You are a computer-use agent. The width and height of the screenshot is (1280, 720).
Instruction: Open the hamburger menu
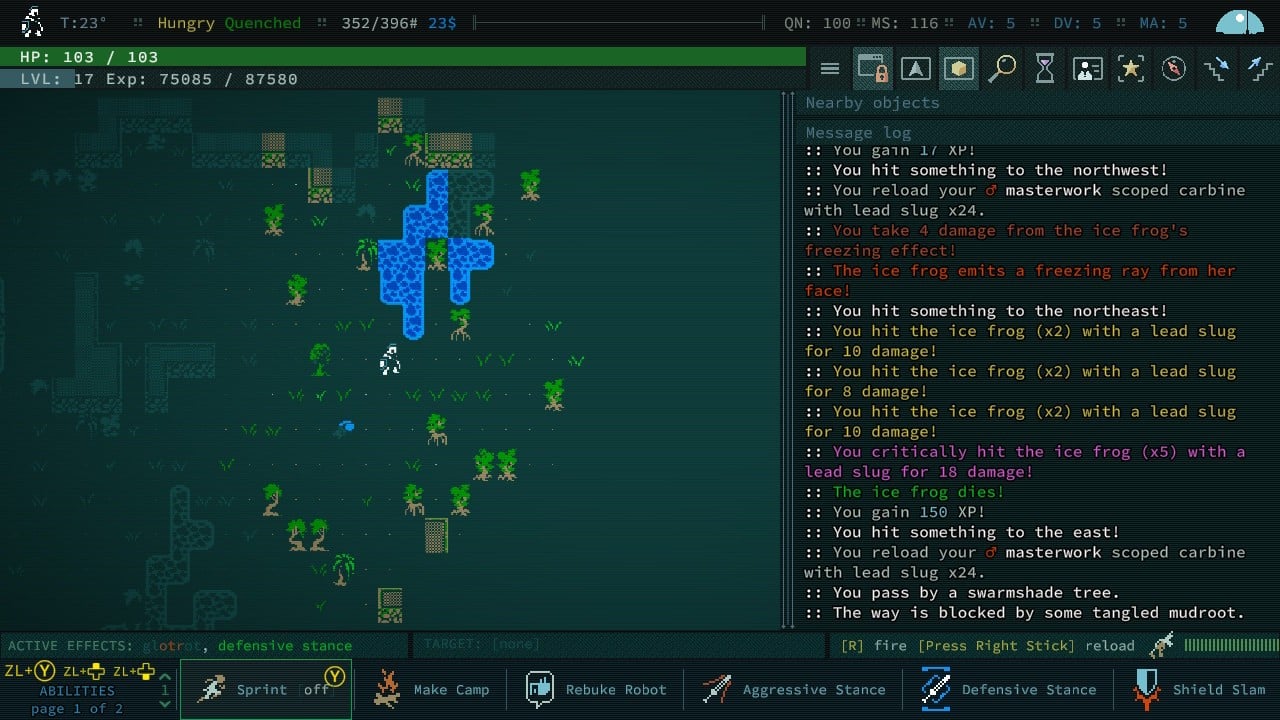coord(830,69)
